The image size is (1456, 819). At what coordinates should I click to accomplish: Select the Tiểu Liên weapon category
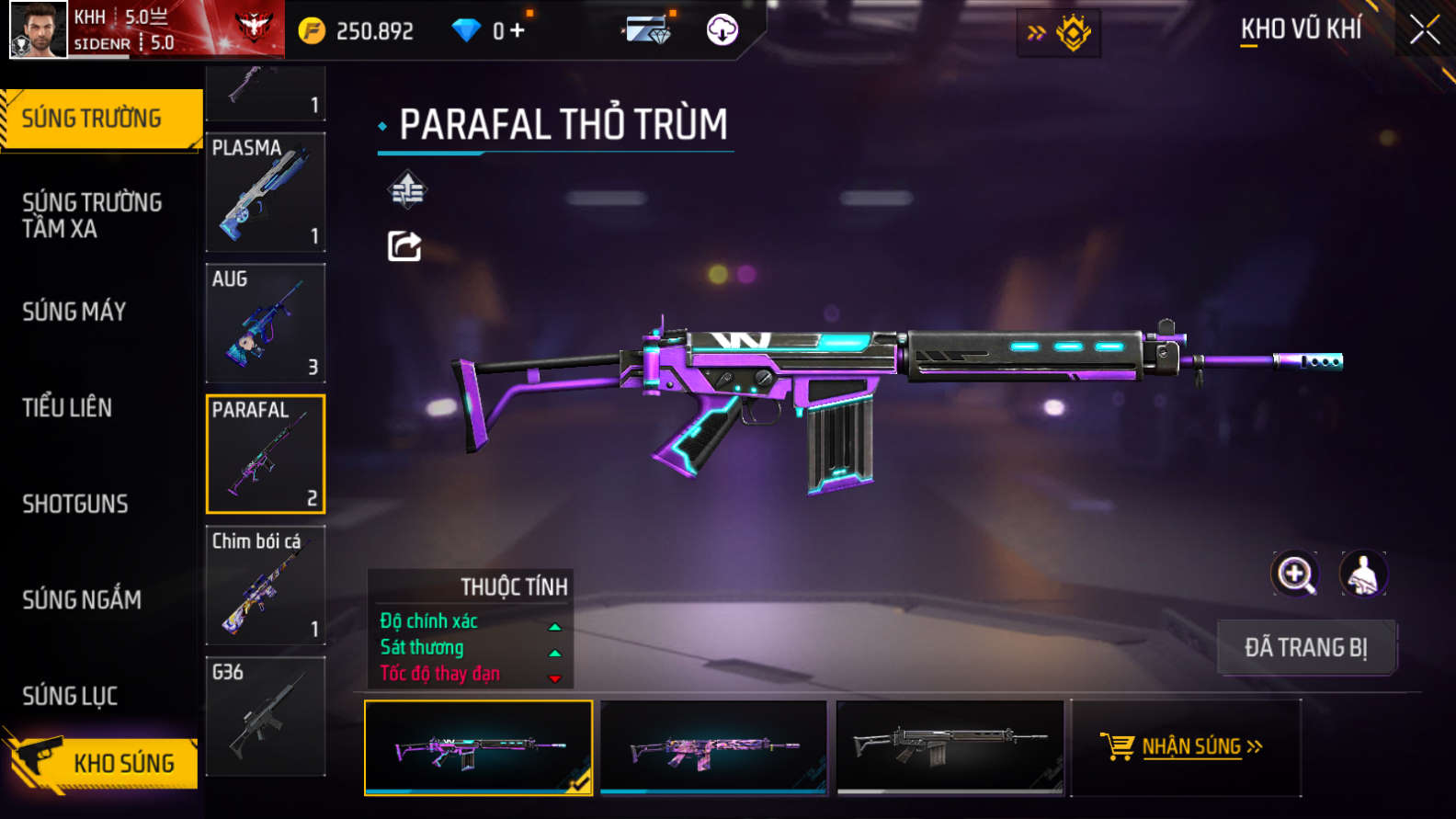tap(67, 407)
